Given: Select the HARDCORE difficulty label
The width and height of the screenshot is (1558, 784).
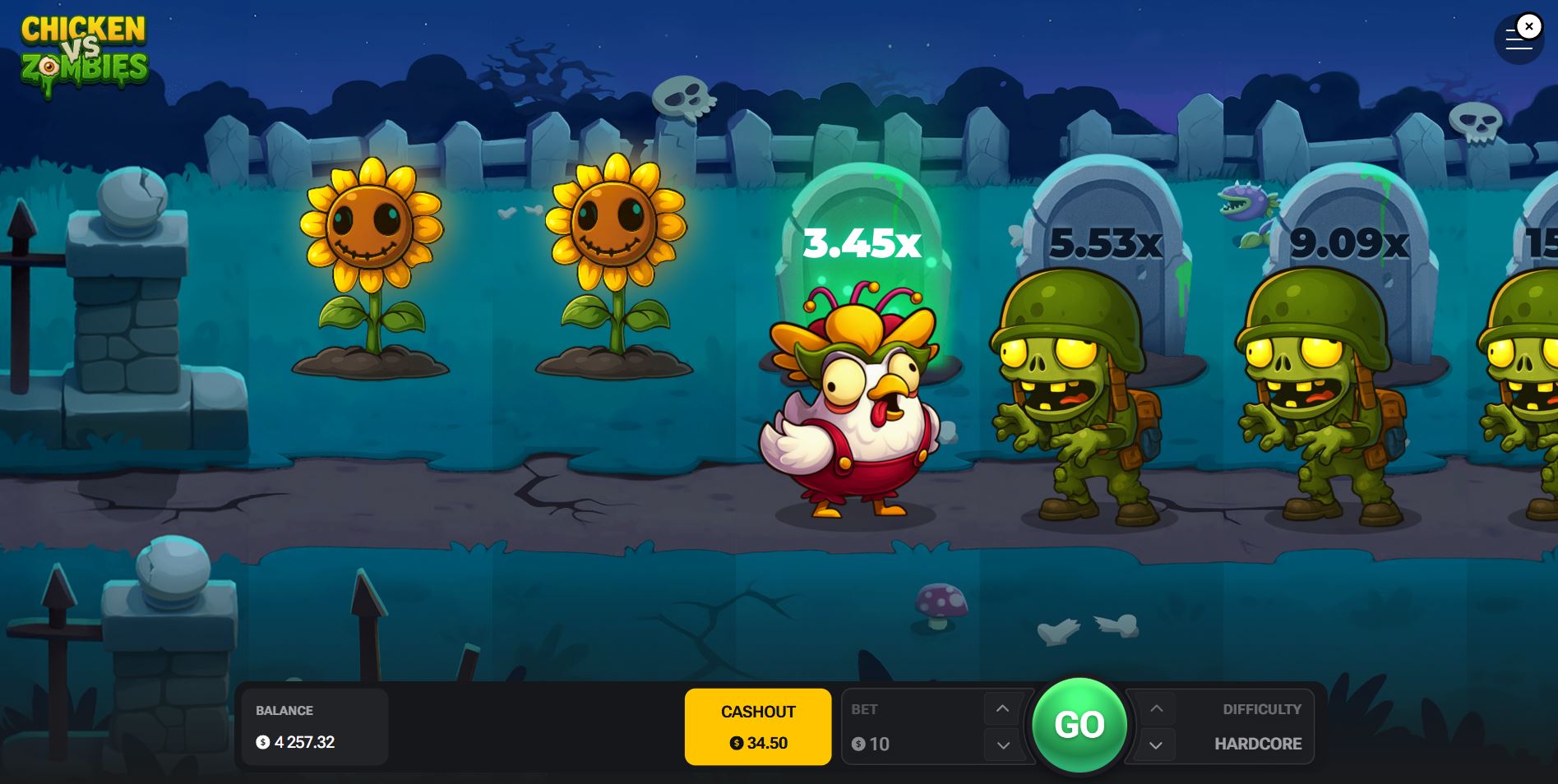Looking at the screenshot, I should [1257, 744].
